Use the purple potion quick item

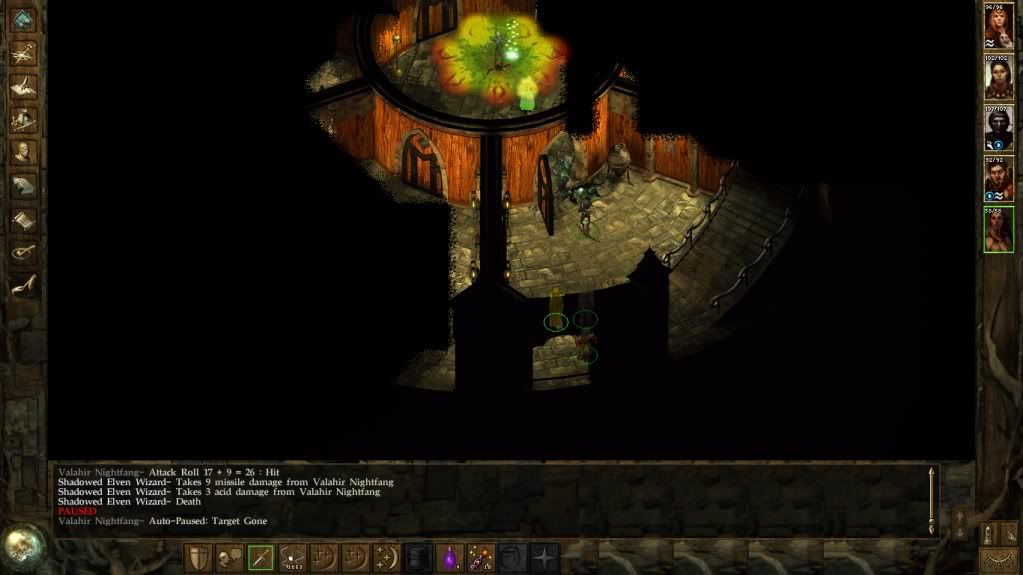point(450,558)
